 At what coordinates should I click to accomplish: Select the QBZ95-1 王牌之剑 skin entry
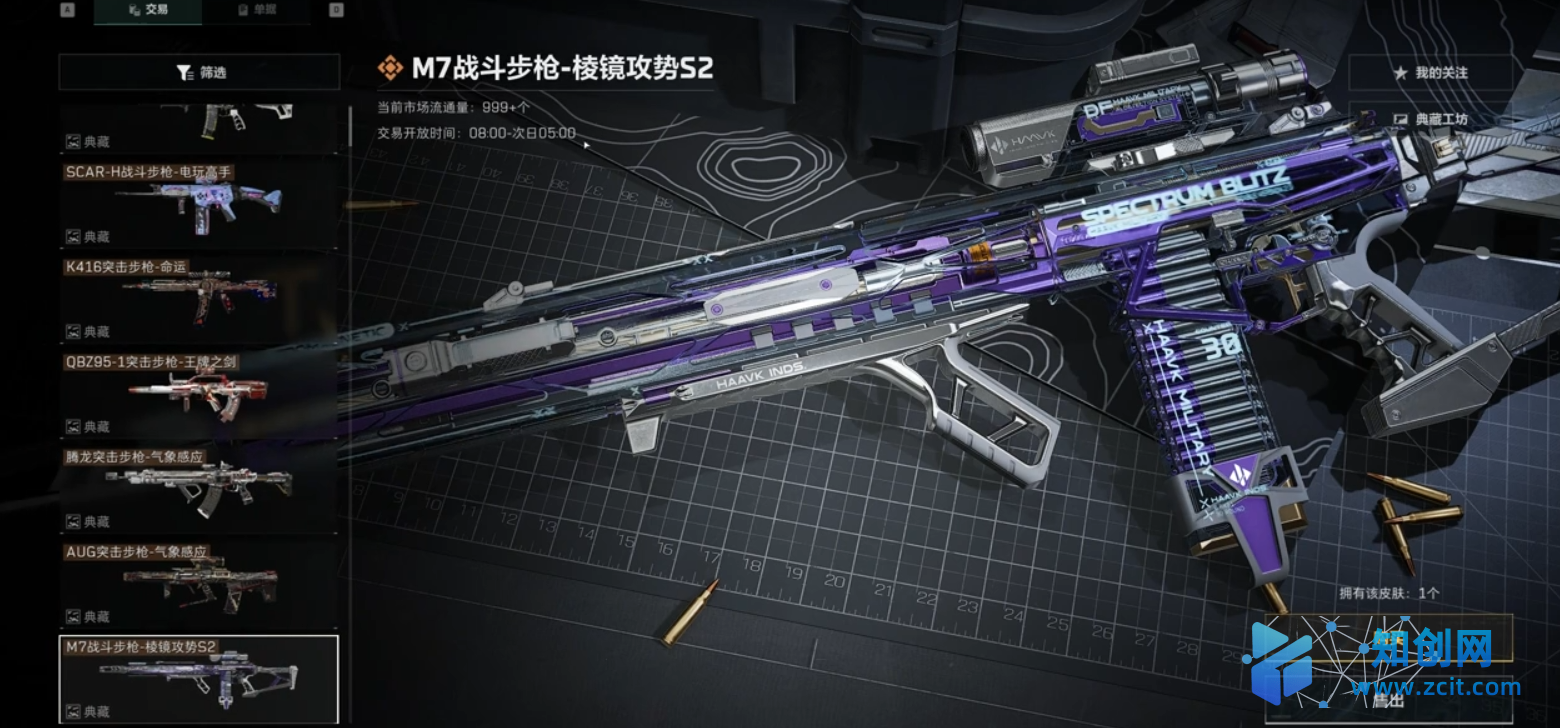[200, 393]
